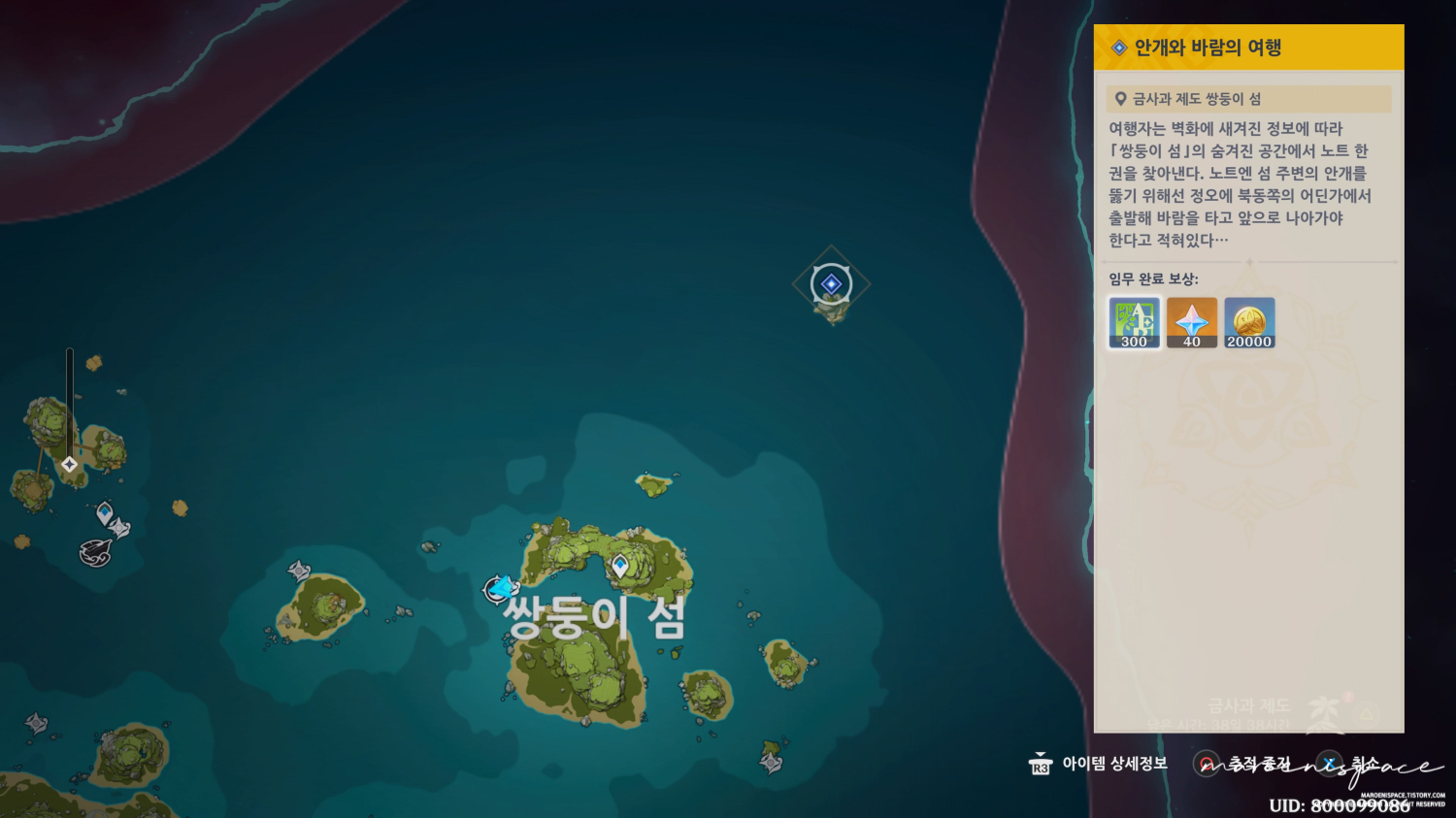Click the 금사과 제도 쌍둥이 섬 location pill
This screenshot has width=1456, height=818.
pos(1250,98)
